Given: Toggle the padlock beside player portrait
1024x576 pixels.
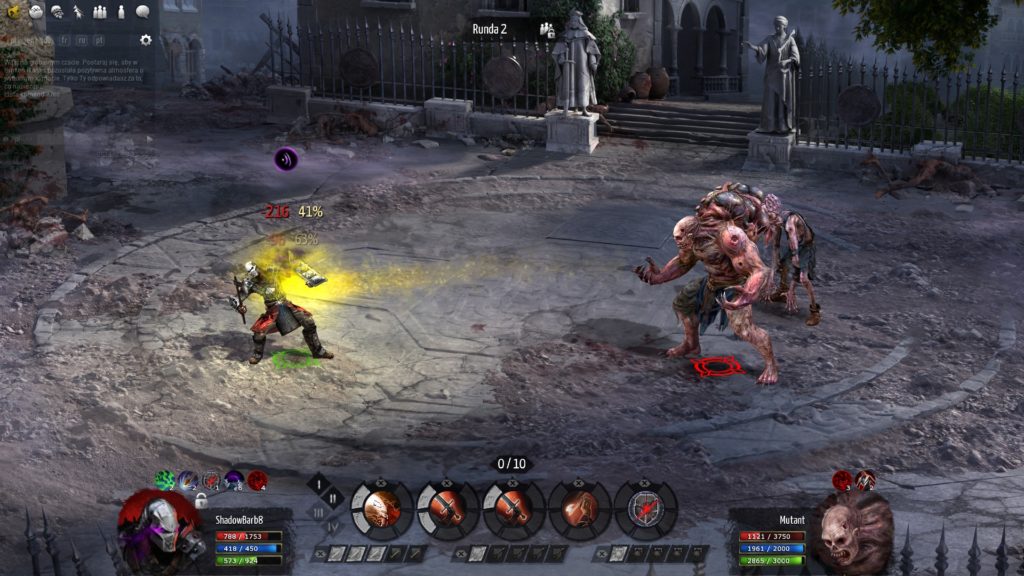Looking at the screenshot, I should pyautogui.click(x=201, y=500).
